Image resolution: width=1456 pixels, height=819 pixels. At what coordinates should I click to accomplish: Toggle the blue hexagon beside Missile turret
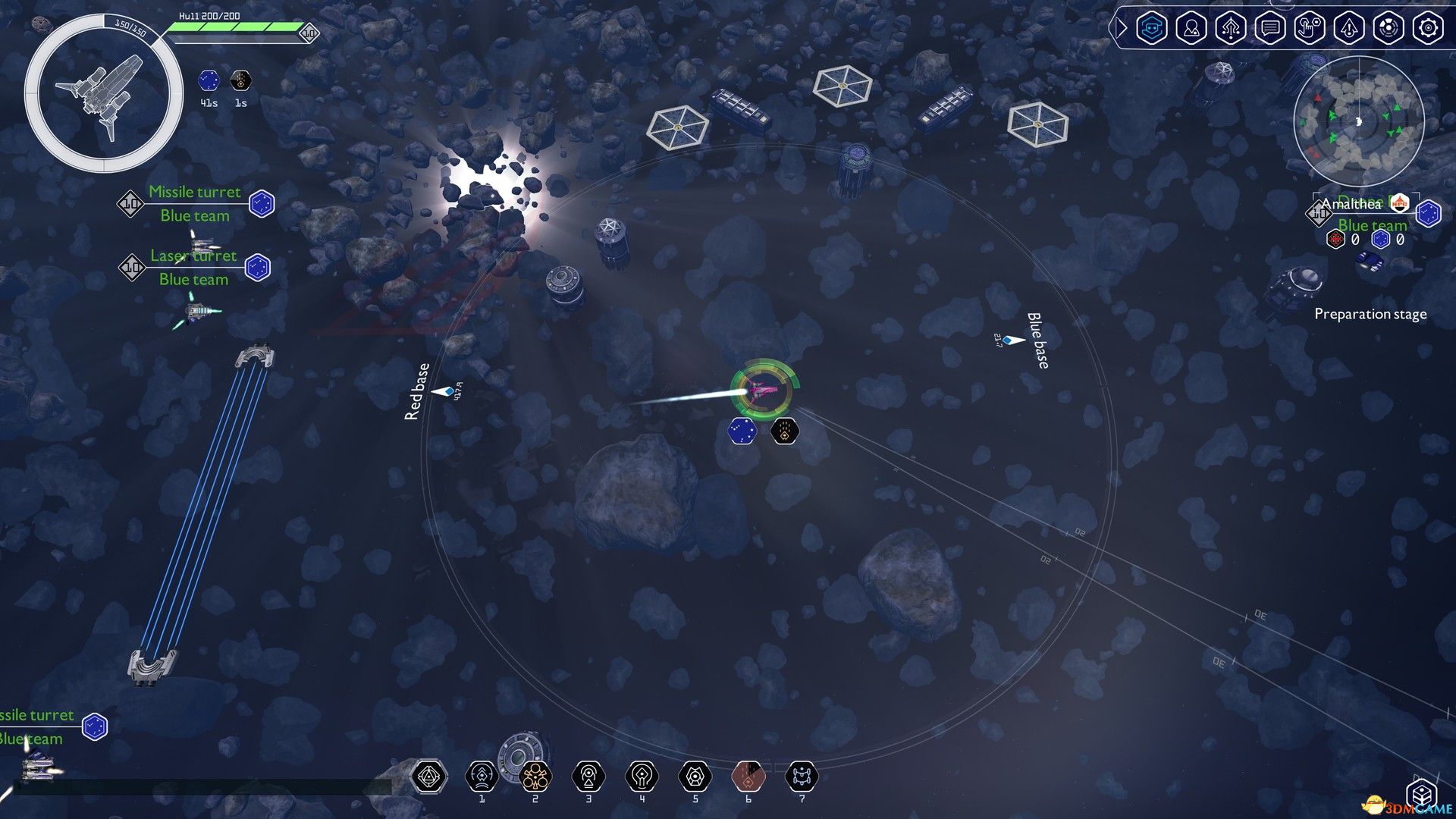(x=262, y=204)
